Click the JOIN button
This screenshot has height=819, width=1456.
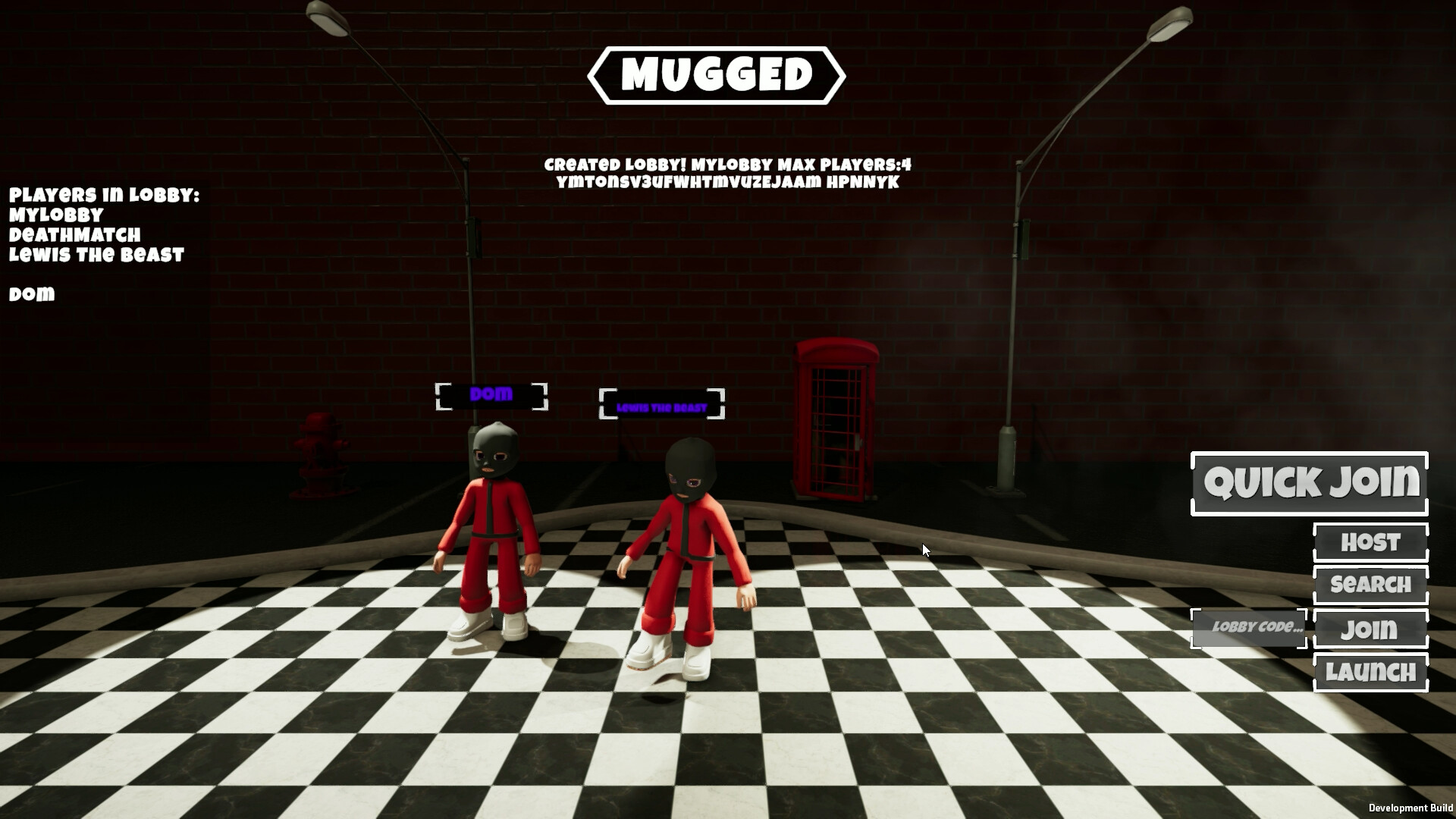[1370, 629]
